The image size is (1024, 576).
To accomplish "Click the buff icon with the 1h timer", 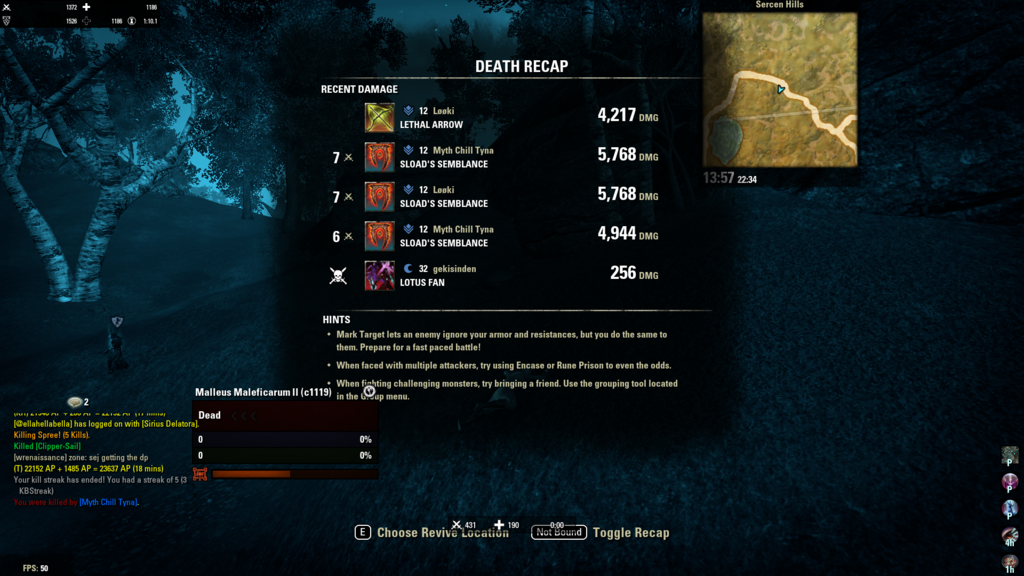I will pos(1010,562).
